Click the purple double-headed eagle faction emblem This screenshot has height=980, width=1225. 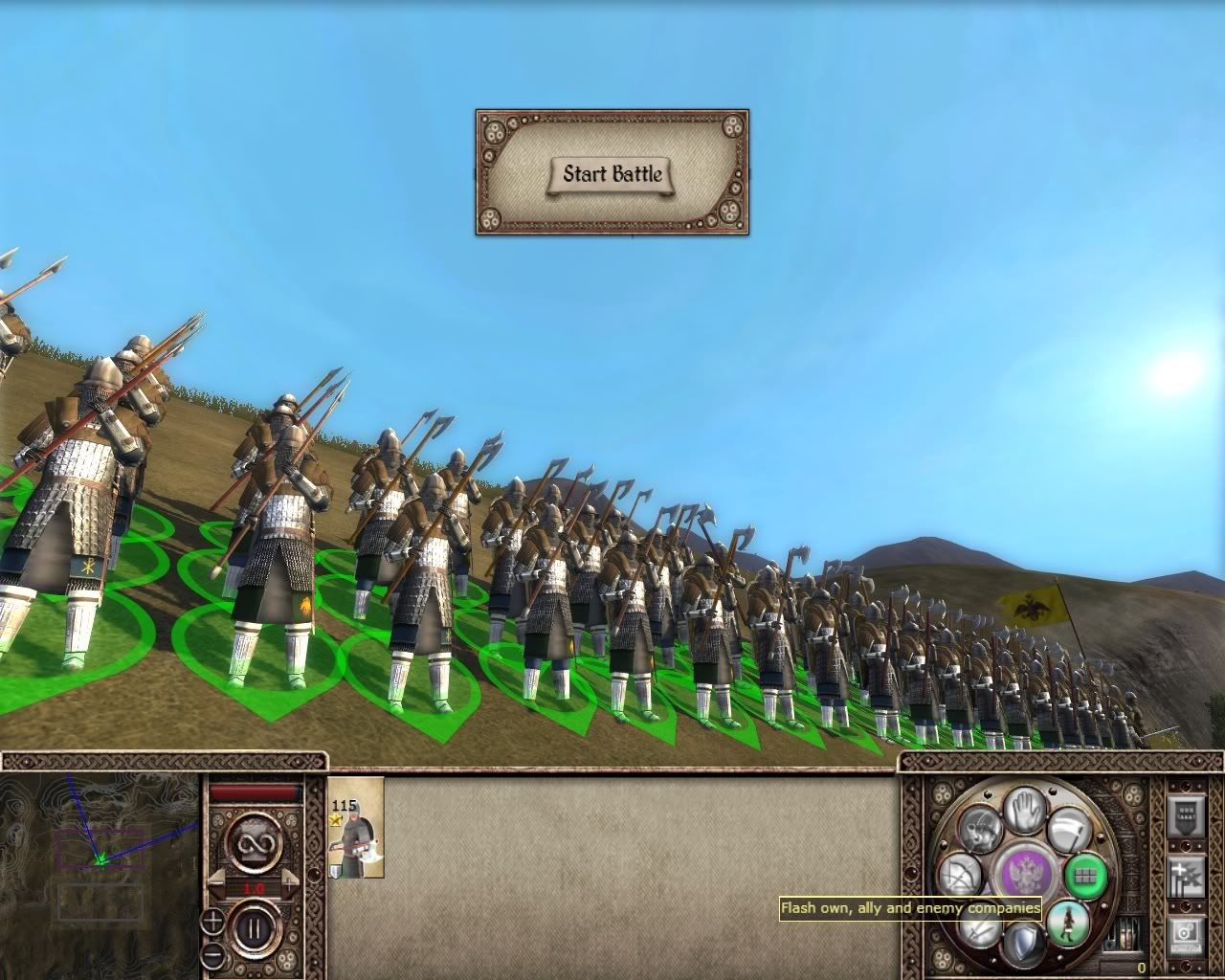click(x=1025, y=875)
